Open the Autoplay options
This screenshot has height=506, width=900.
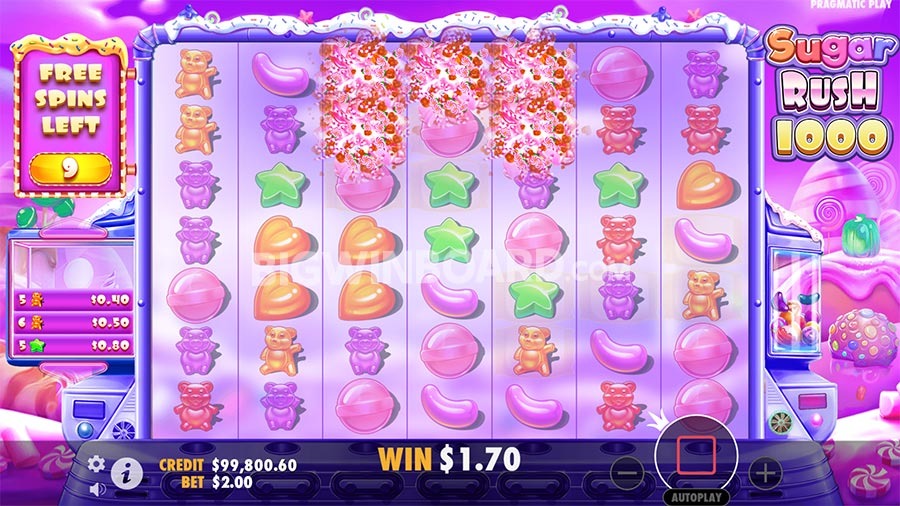tap(695, 495)
